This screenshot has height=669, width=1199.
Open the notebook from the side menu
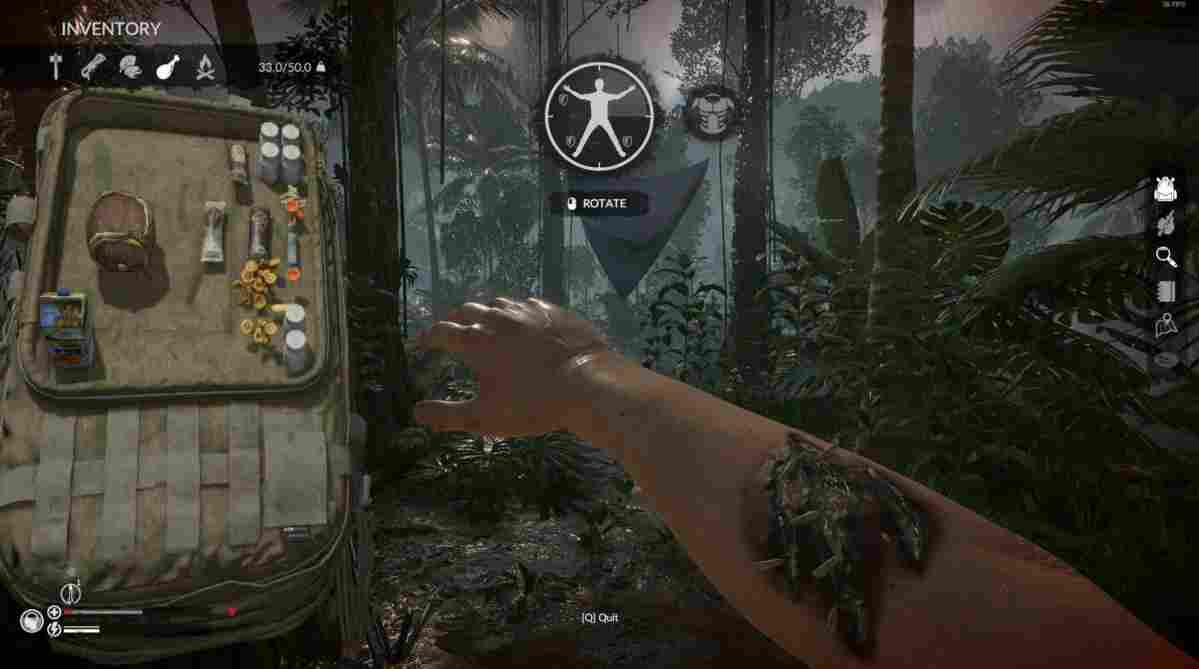point(1166,291)
